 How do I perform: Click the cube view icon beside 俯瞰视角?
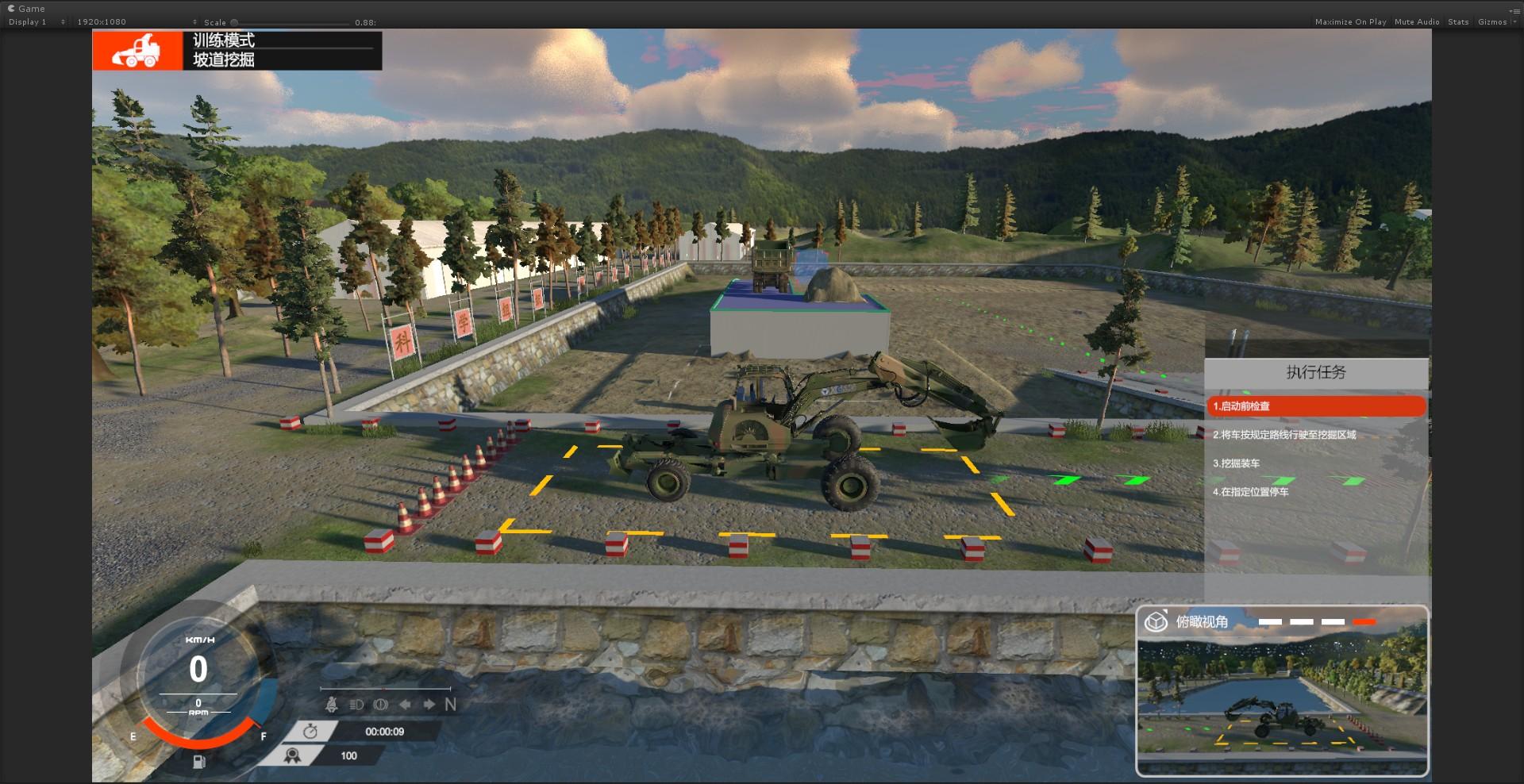[1156, 621]
